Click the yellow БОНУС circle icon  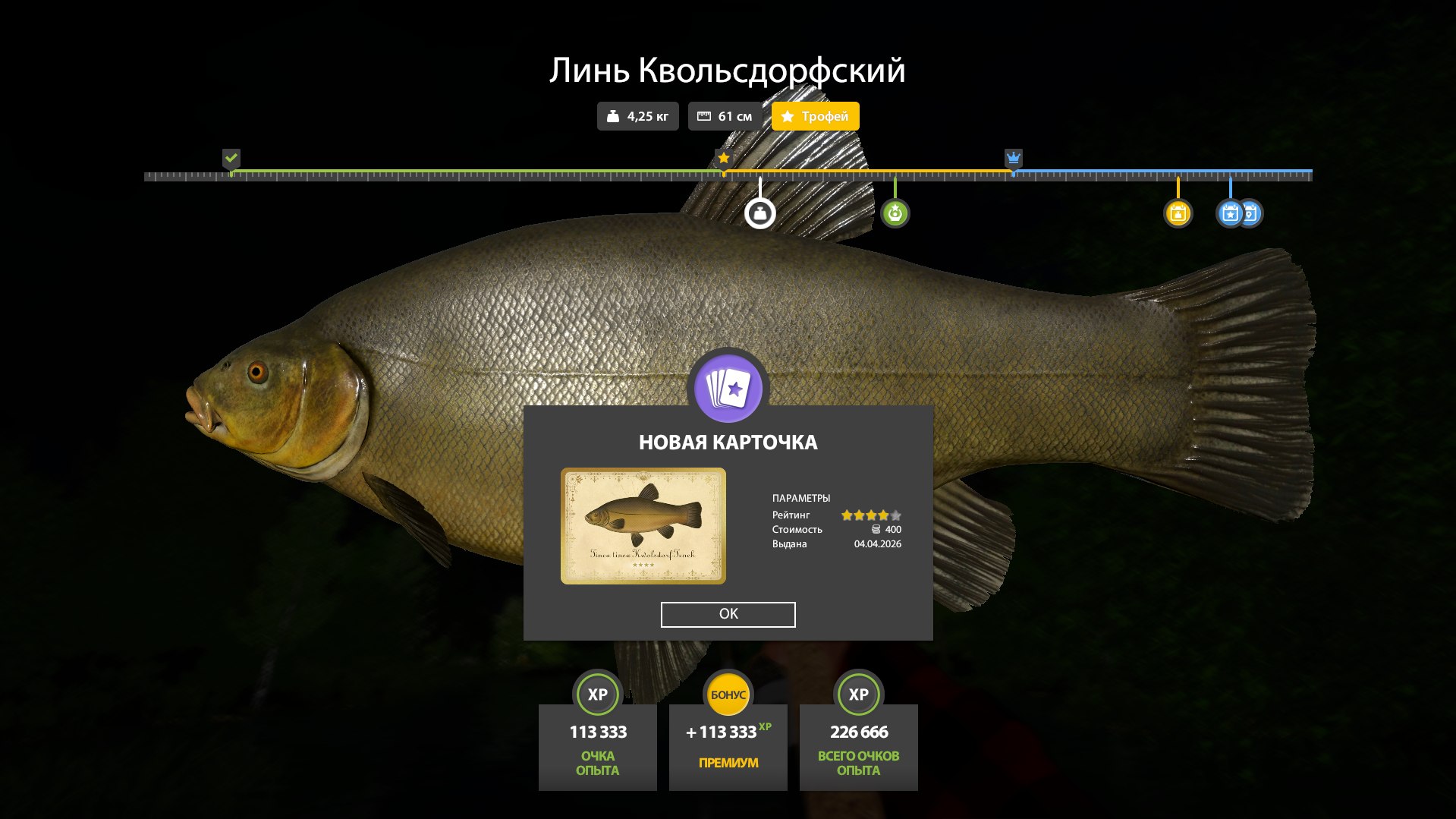tap(728, 692)
